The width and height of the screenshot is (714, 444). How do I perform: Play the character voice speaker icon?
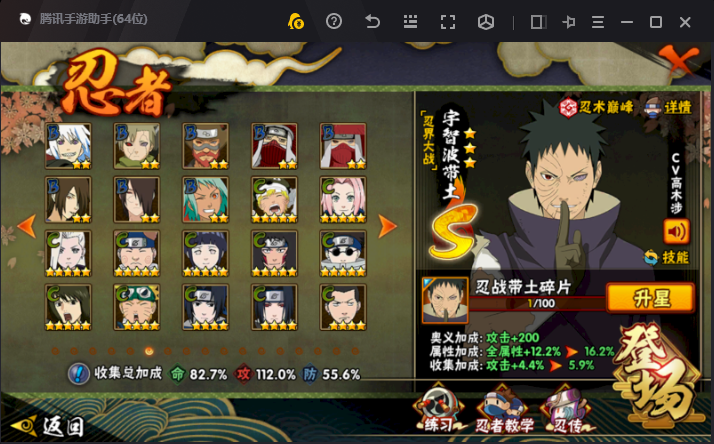(677, 231)
